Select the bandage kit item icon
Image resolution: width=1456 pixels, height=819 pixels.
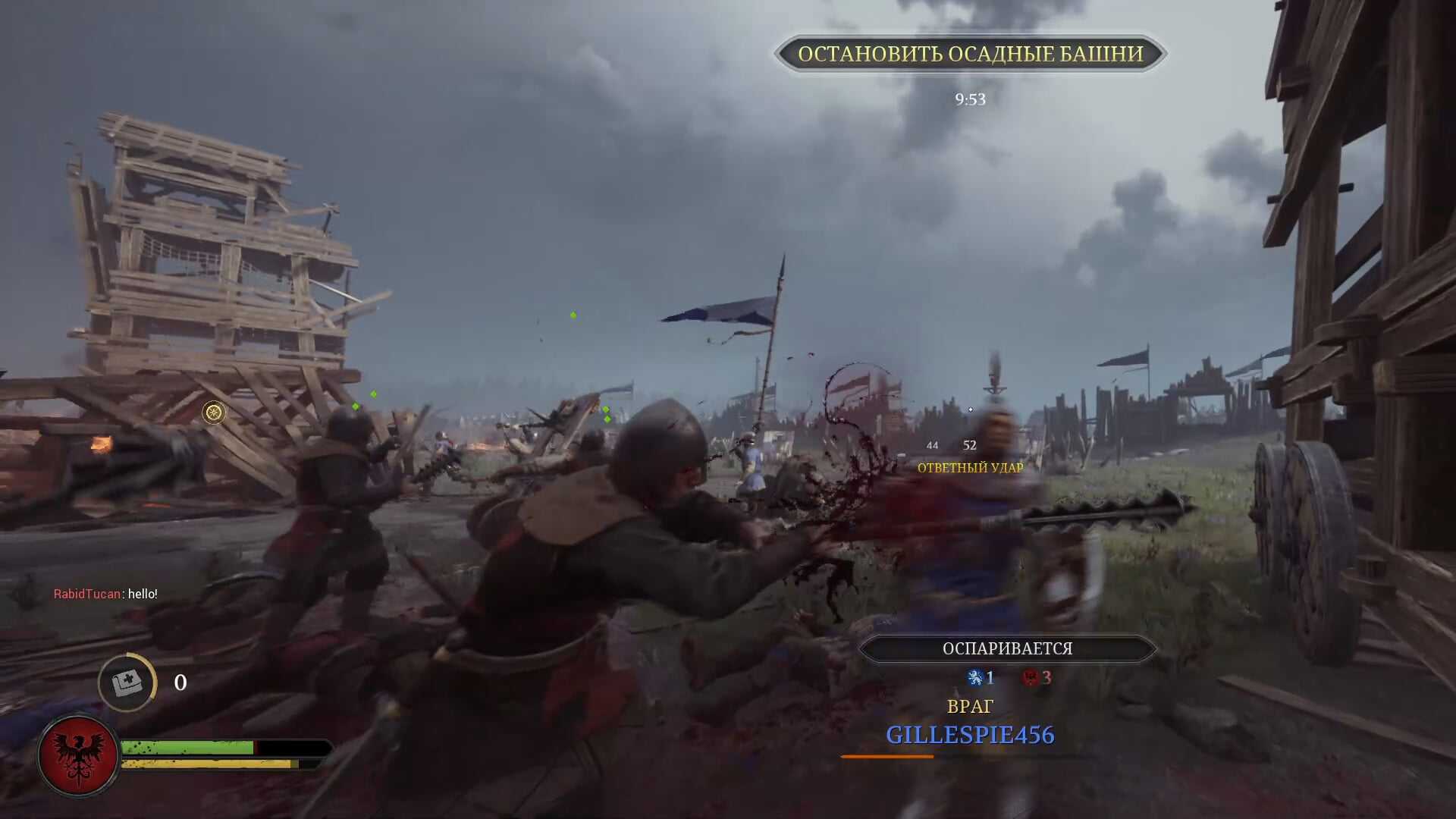click(x=127, y=682)
